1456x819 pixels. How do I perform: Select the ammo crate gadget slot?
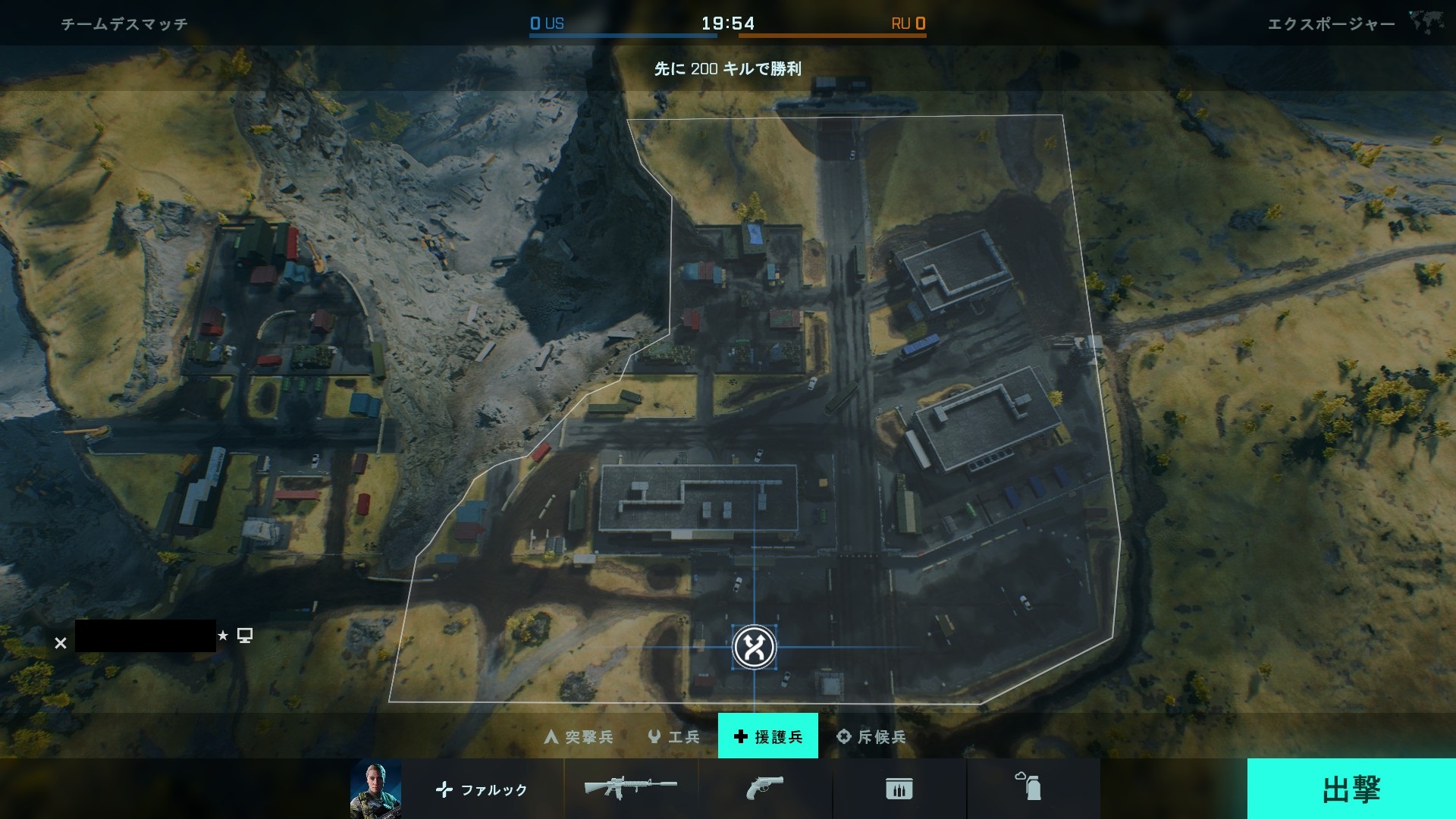point(899,789)
